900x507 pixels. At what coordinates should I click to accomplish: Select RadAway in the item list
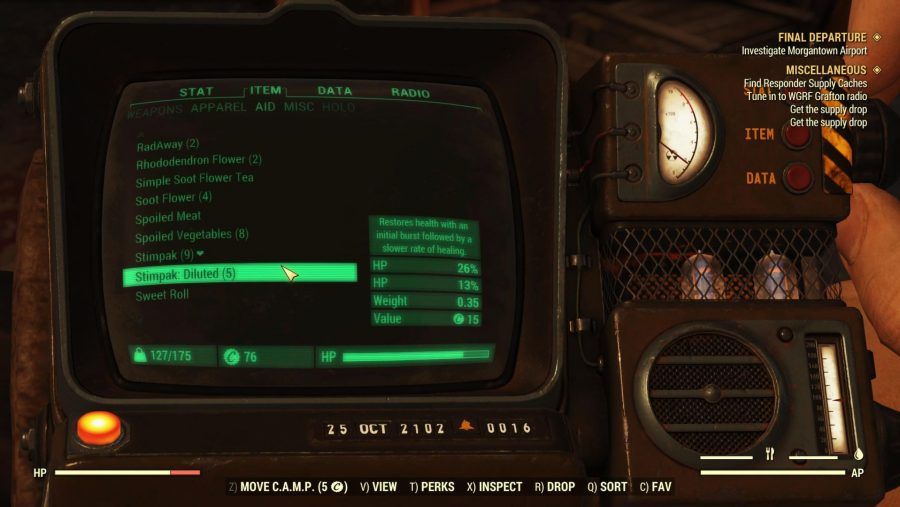168,144
